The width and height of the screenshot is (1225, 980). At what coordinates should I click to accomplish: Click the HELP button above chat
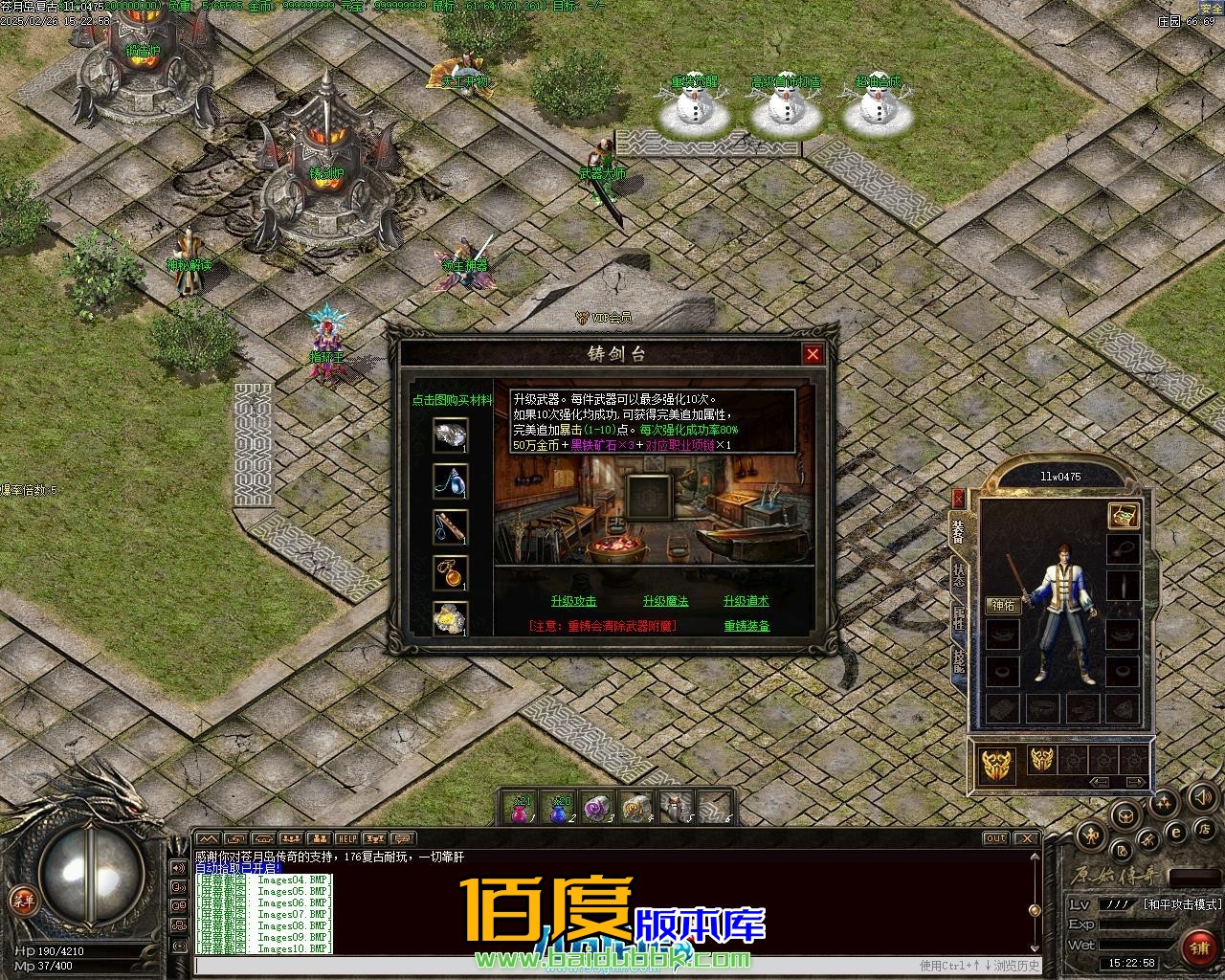click(346, 839)
